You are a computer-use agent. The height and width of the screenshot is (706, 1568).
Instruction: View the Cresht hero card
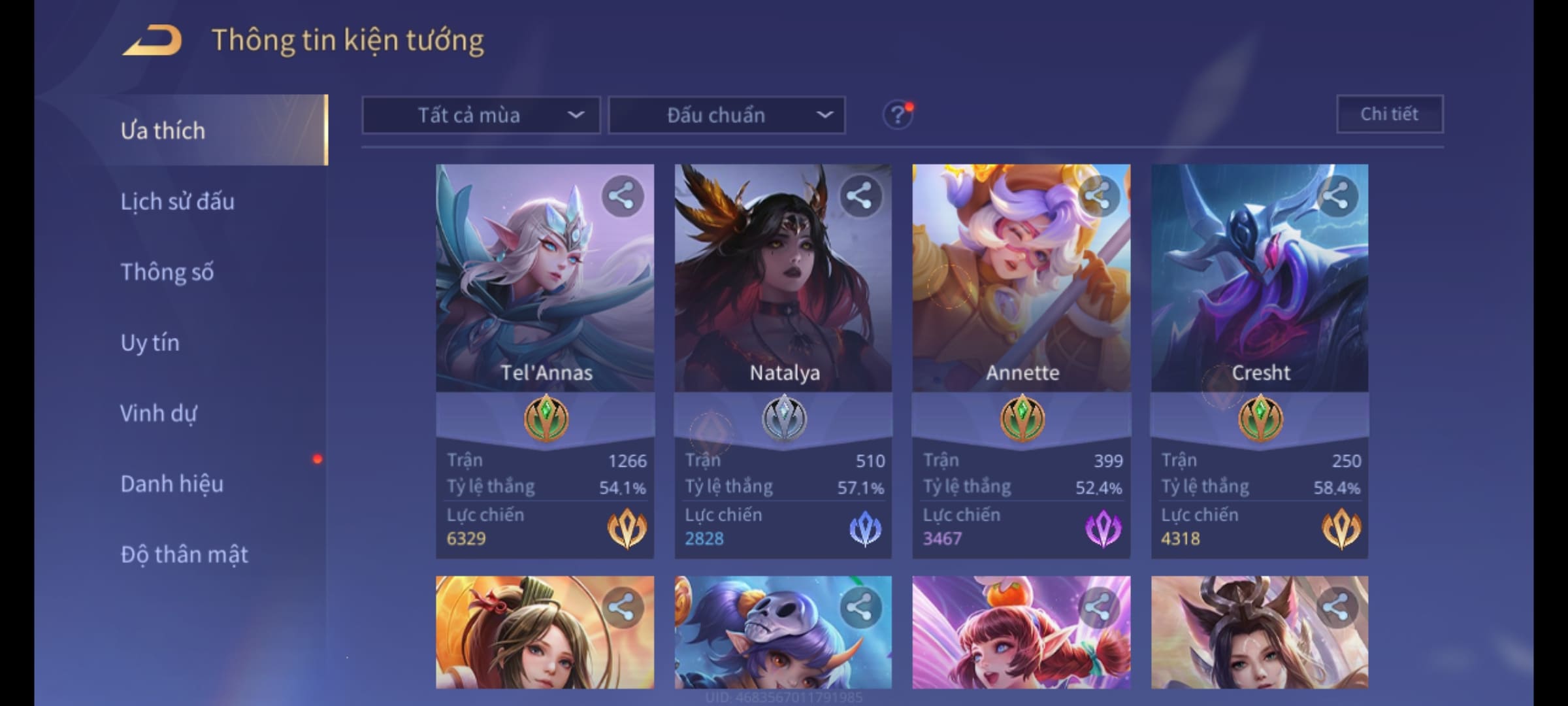1260,294
